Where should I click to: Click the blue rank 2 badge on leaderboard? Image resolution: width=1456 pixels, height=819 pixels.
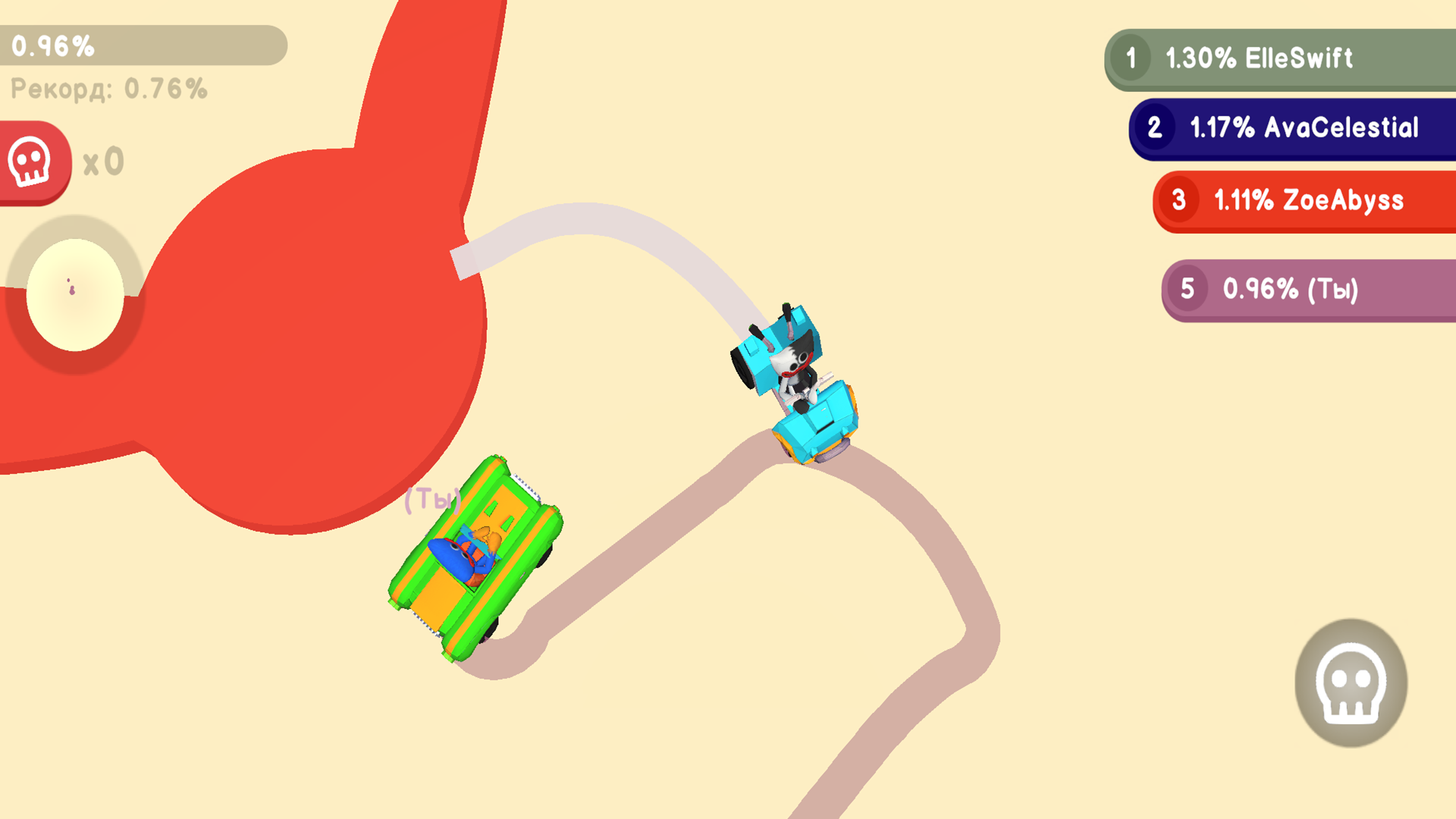(x=1158, y=128)
